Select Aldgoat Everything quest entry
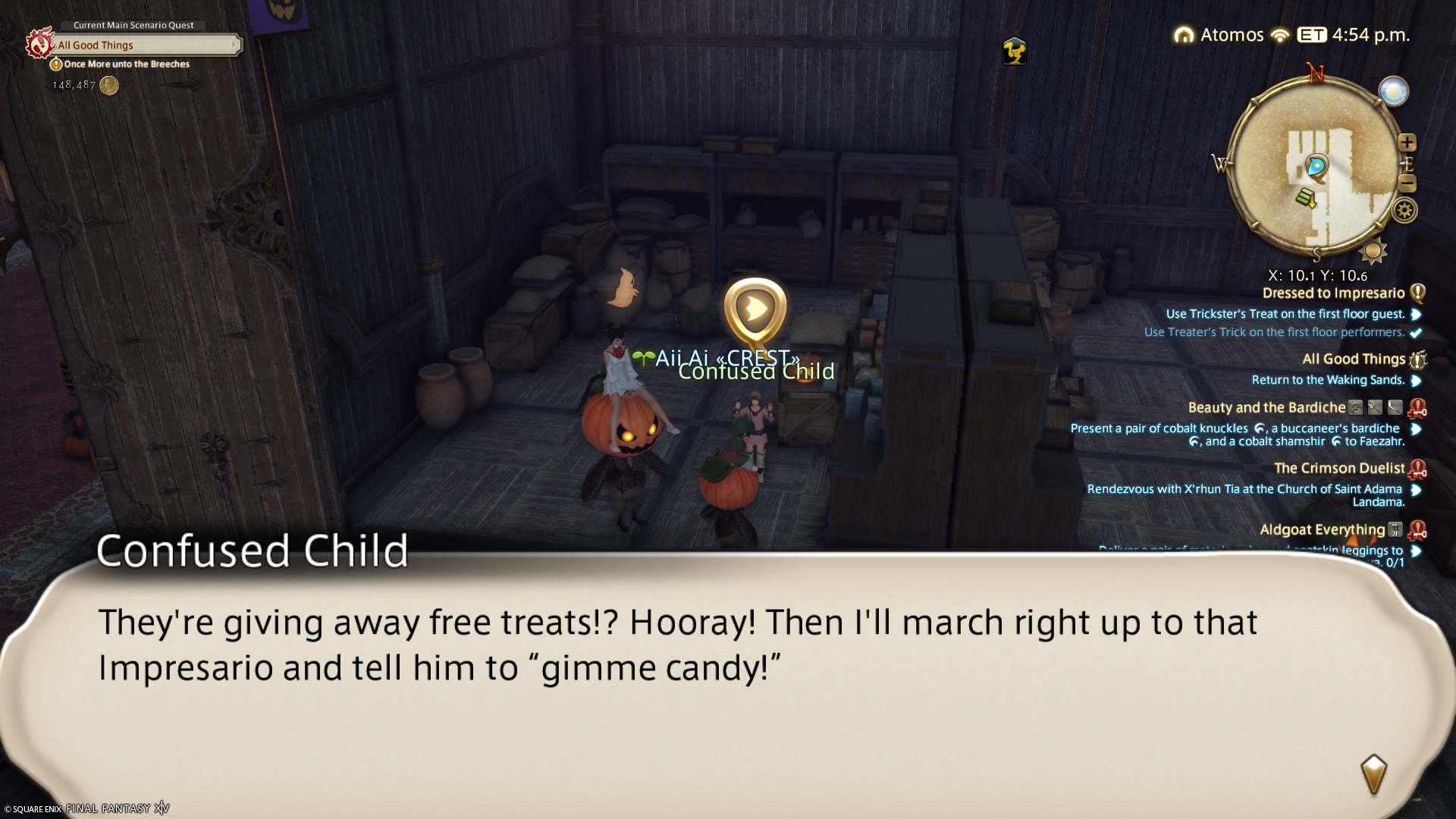Image resolution: width=1456 pixels, height=819 pixels. pyautogui.click(x=1322, y=530)
